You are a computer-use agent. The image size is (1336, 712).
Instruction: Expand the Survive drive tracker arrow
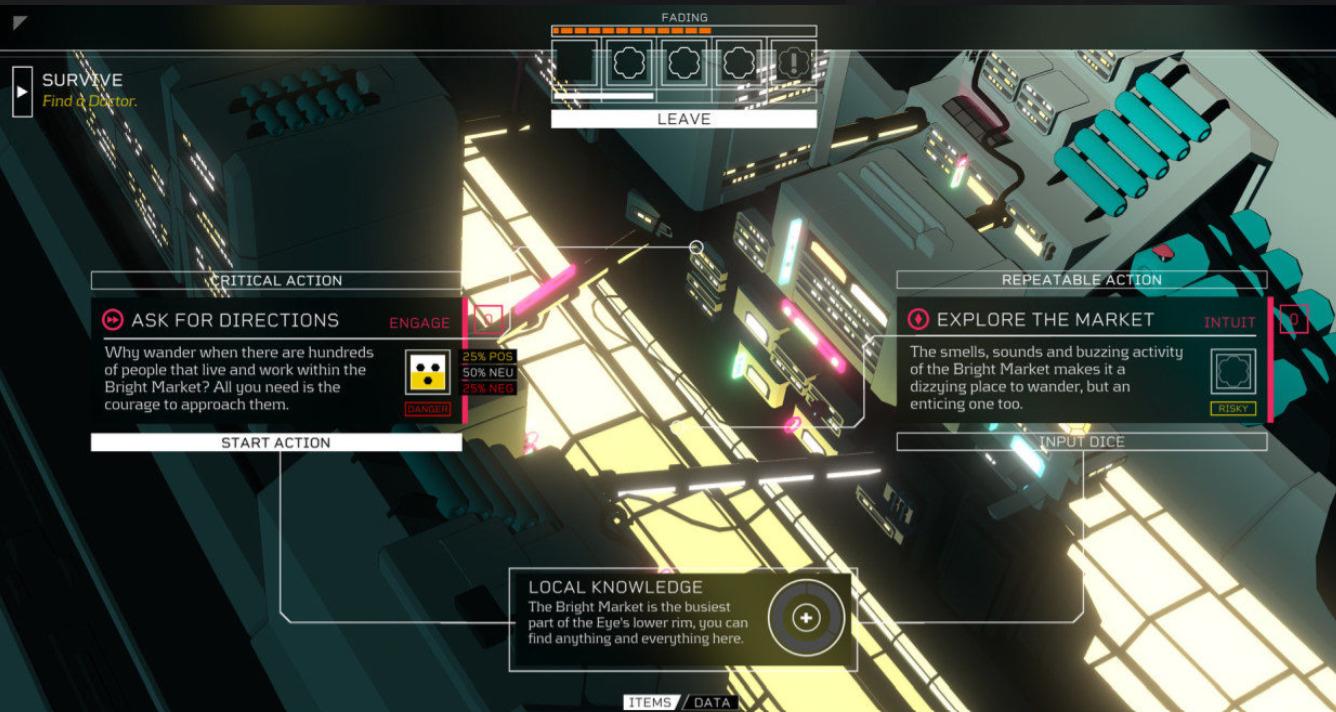click(22, 92)
